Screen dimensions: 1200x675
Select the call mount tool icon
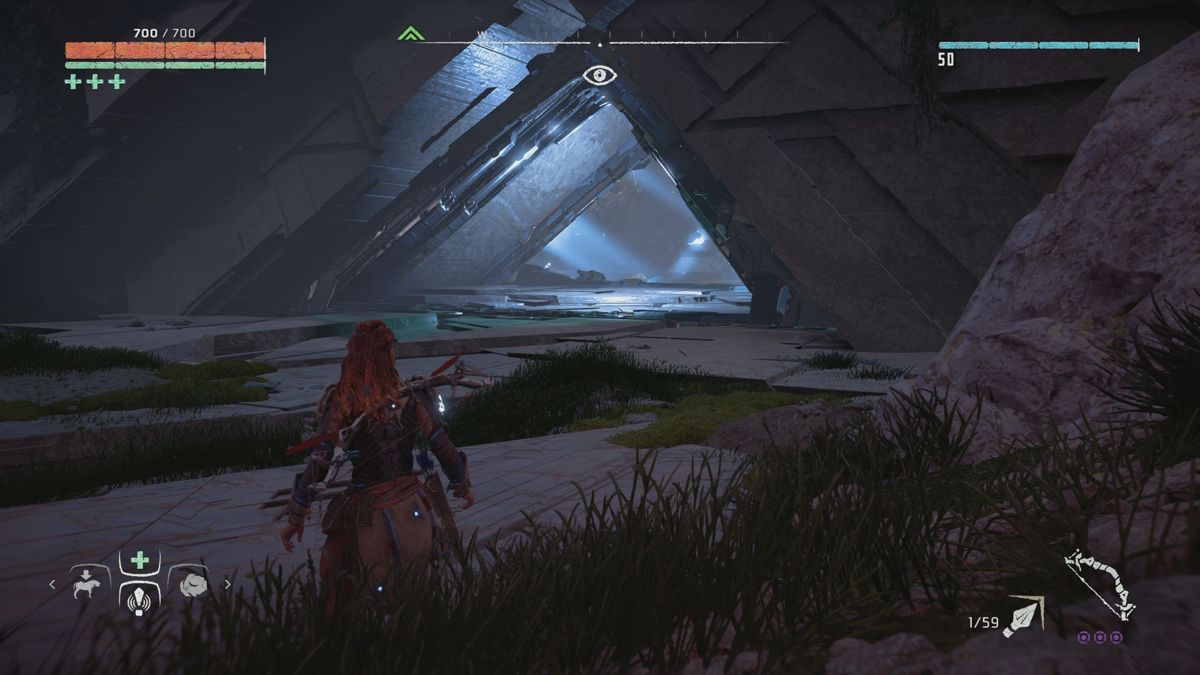(x=88, y=584)
